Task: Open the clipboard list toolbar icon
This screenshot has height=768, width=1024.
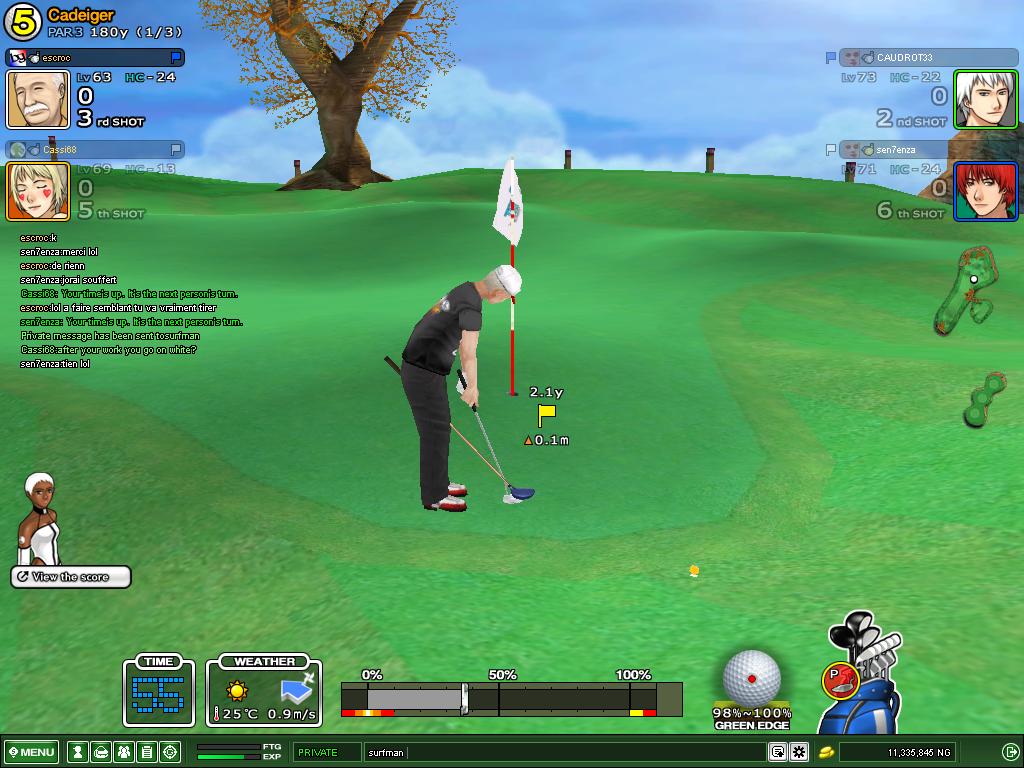Action: (x=146, y=752)
